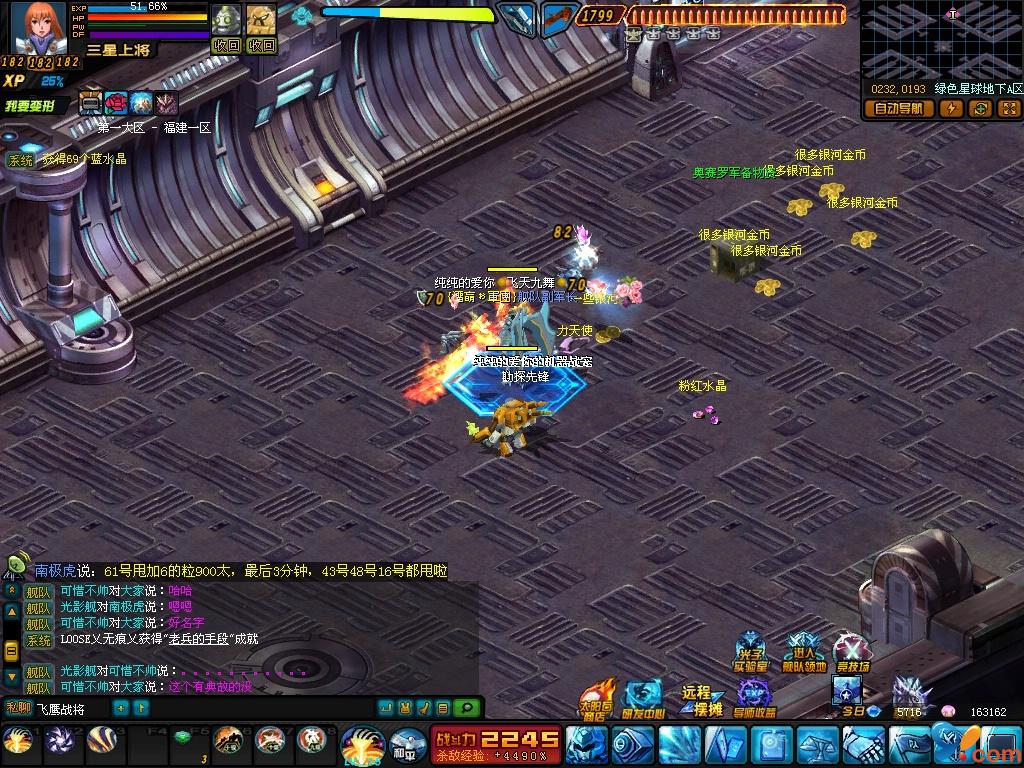Click the 私聊 private chat channel button
Viewport: 1024px width, 768px height.
(x=17, y=708)
